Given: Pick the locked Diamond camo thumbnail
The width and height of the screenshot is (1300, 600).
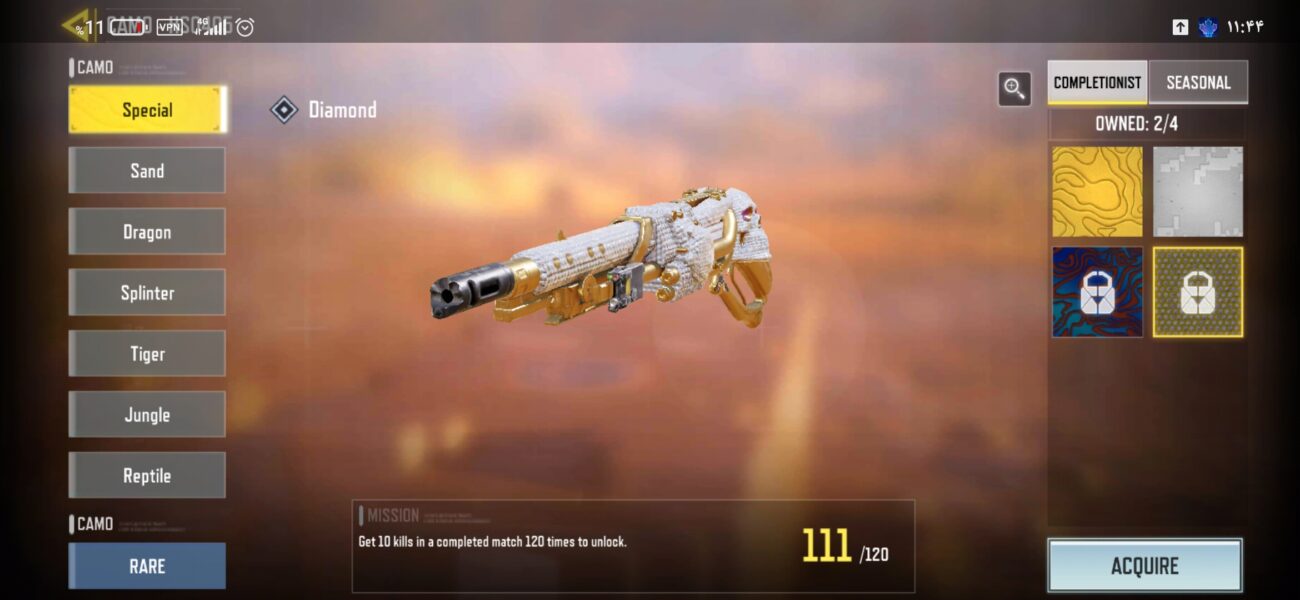Looking at the screenshot, I should pos(1198,292).
